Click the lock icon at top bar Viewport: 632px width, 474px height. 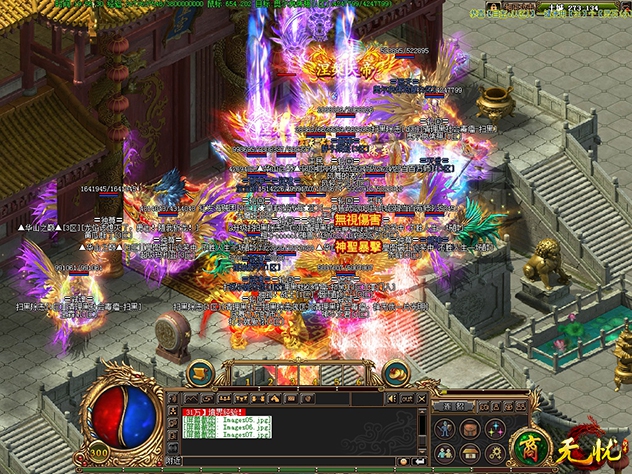[x=494, y=8]
